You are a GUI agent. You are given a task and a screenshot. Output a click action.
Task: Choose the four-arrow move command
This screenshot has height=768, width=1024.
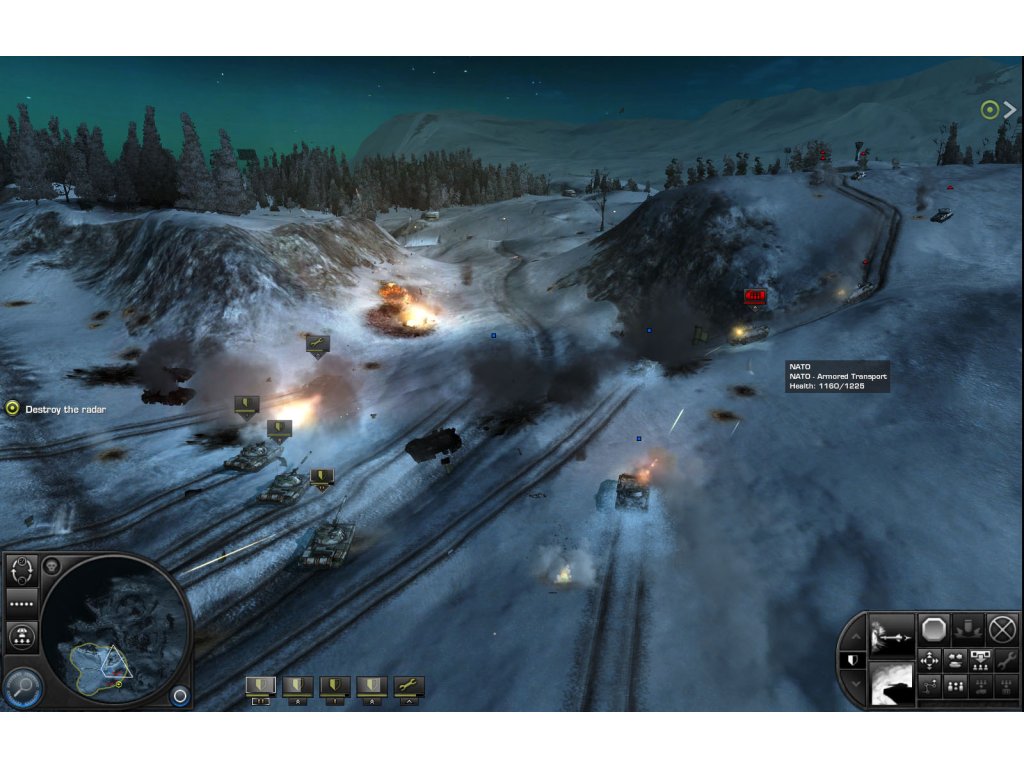click(x=930, y=661)
